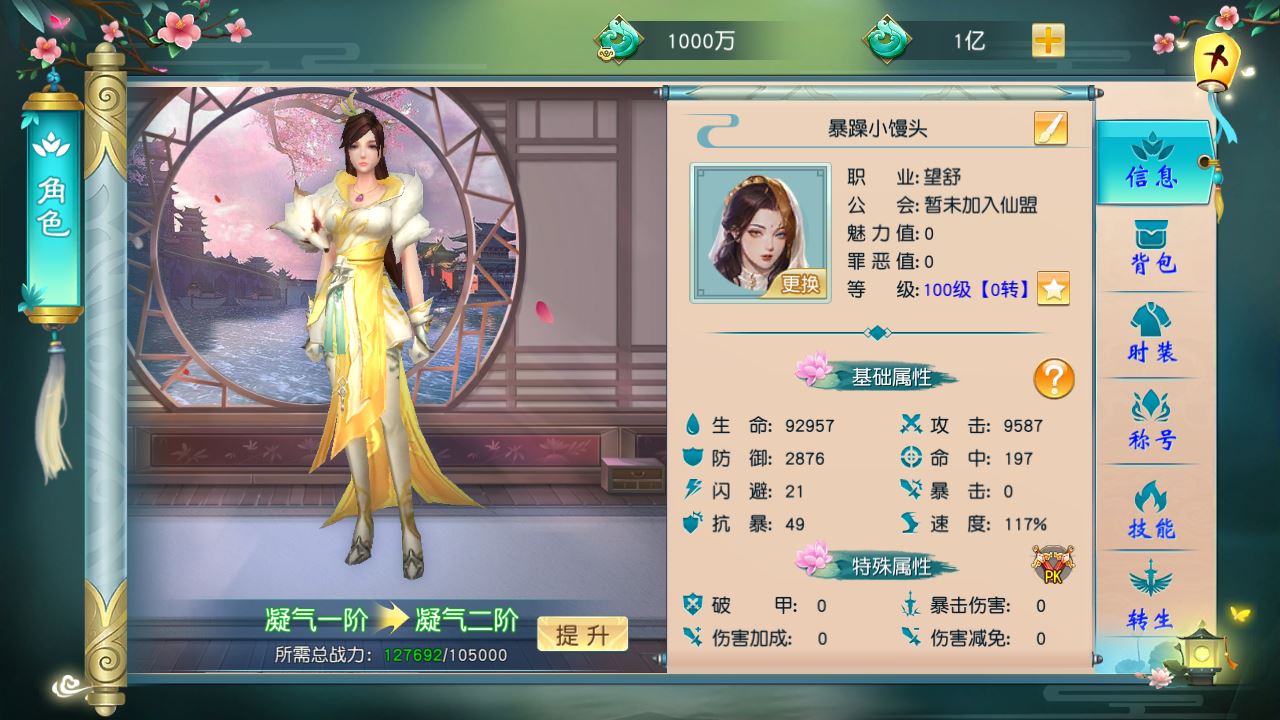Click the yellow star beside the level

1053,289
